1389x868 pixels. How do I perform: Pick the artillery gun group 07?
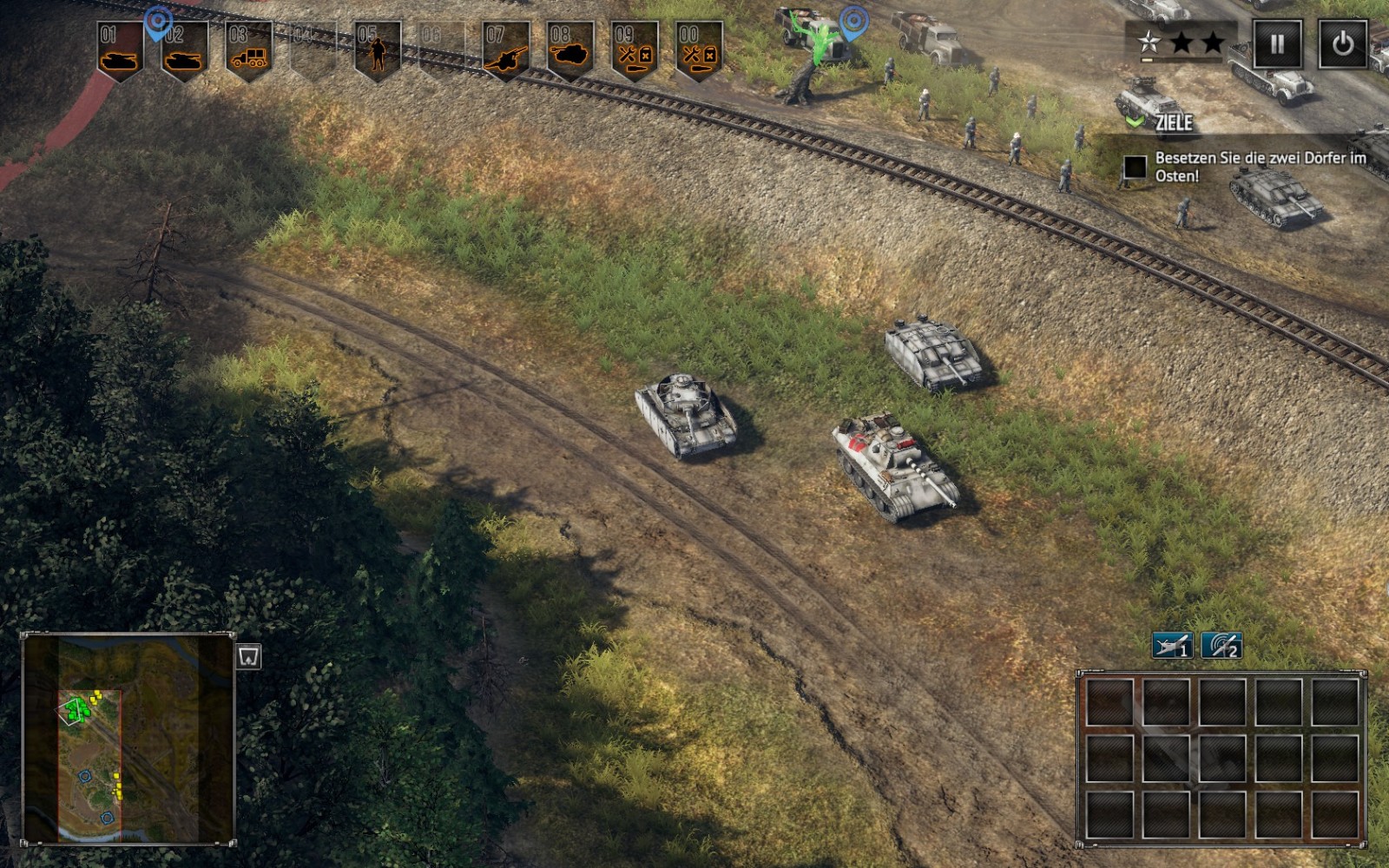point(506,50)
